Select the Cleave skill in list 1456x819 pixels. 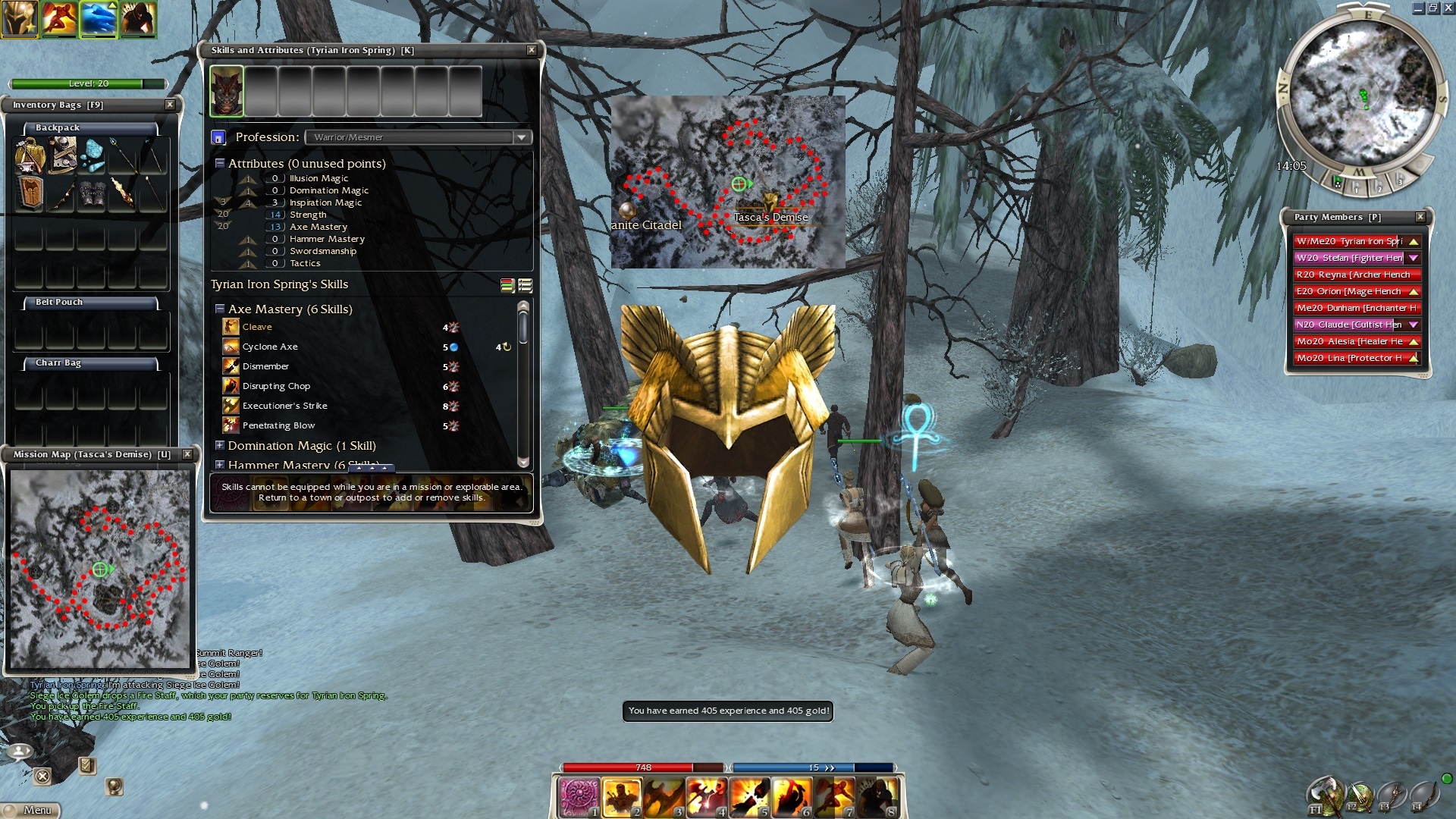tap(257, 327)
